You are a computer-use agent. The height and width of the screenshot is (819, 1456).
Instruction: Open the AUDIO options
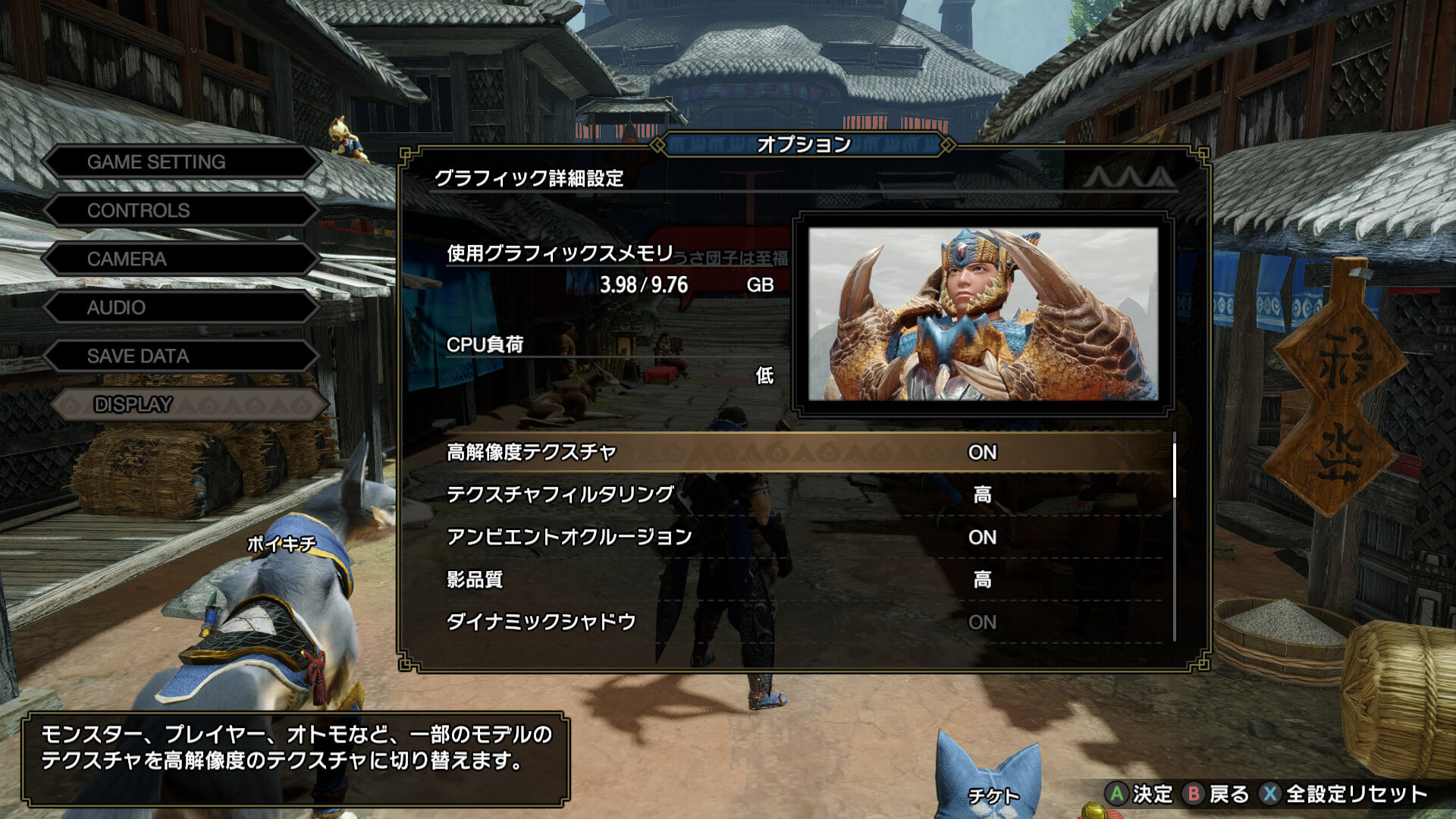point(180,308)
